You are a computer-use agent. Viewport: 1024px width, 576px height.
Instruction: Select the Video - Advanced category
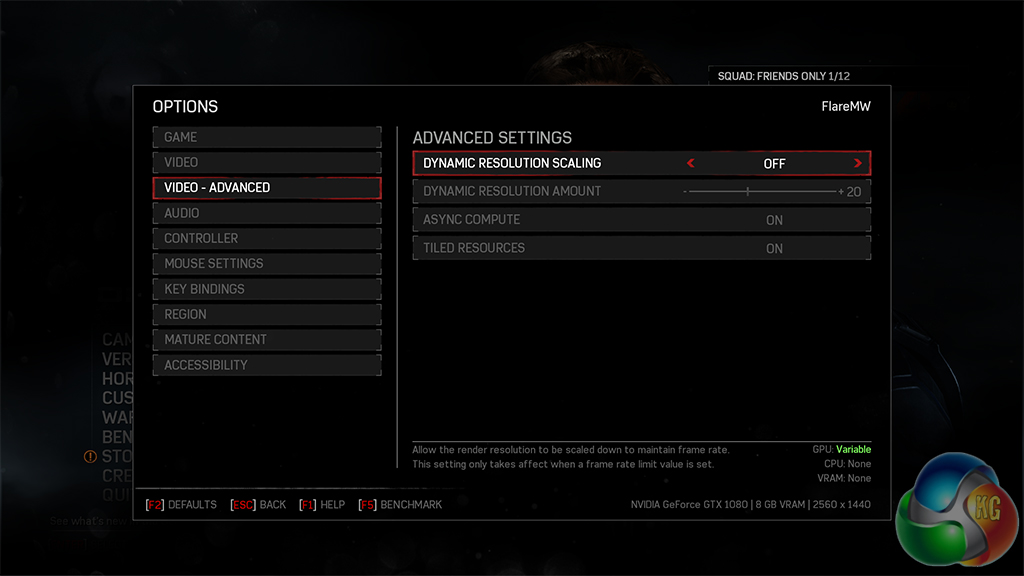point(266,187)
